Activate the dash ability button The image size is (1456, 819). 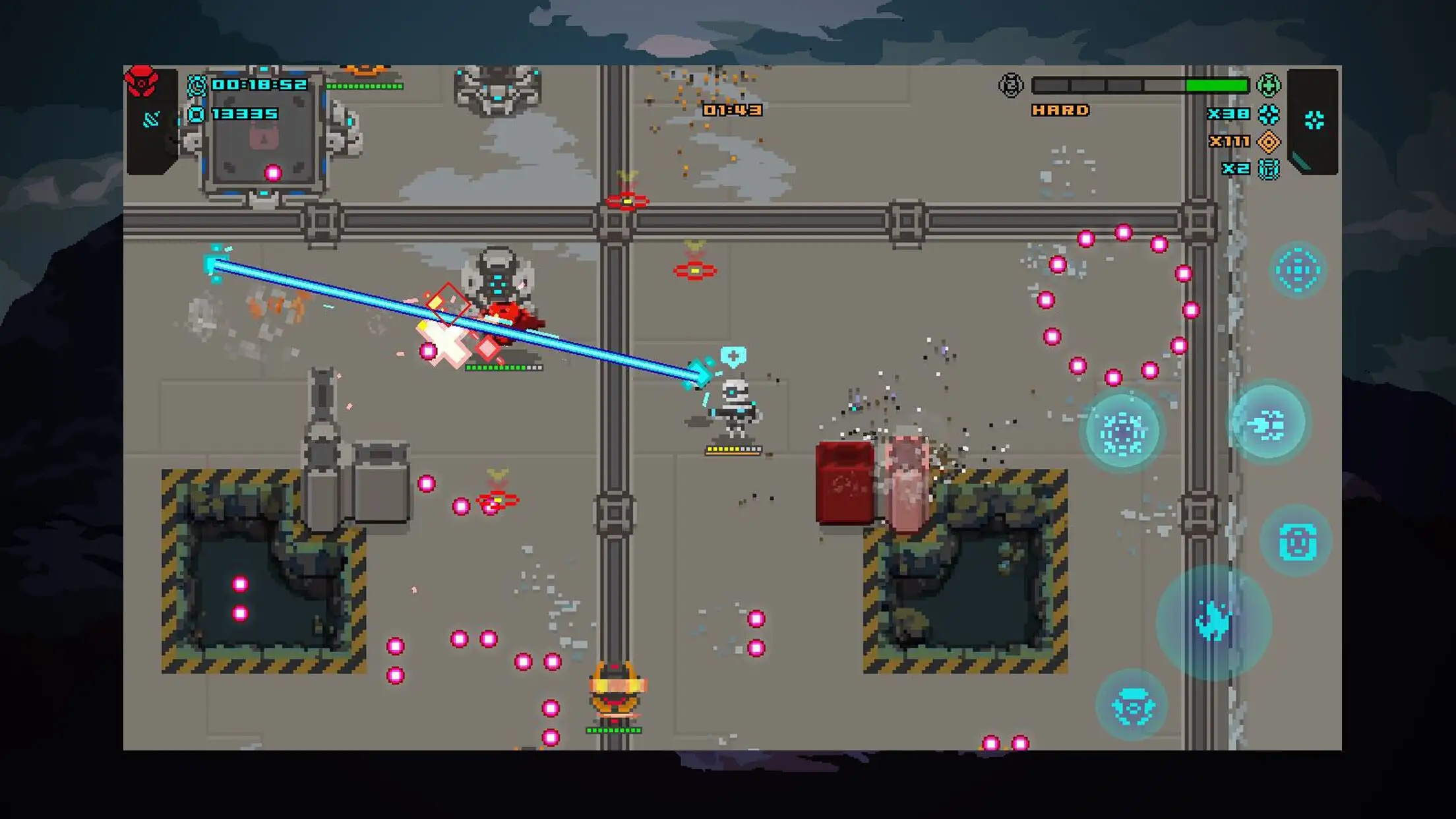pyautogui.click(x=1267, y=424)
